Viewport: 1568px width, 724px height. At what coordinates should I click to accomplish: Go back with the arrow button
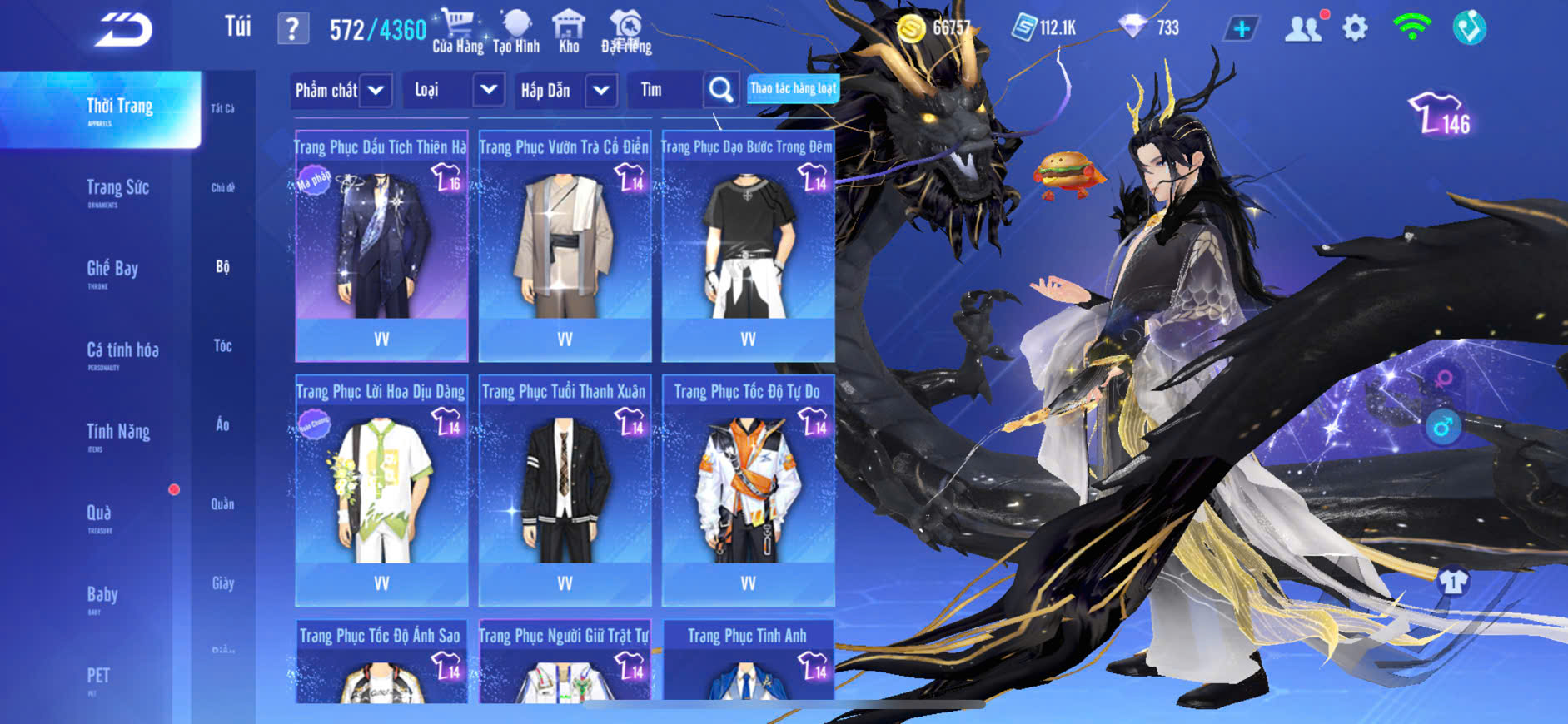(124, 30)
